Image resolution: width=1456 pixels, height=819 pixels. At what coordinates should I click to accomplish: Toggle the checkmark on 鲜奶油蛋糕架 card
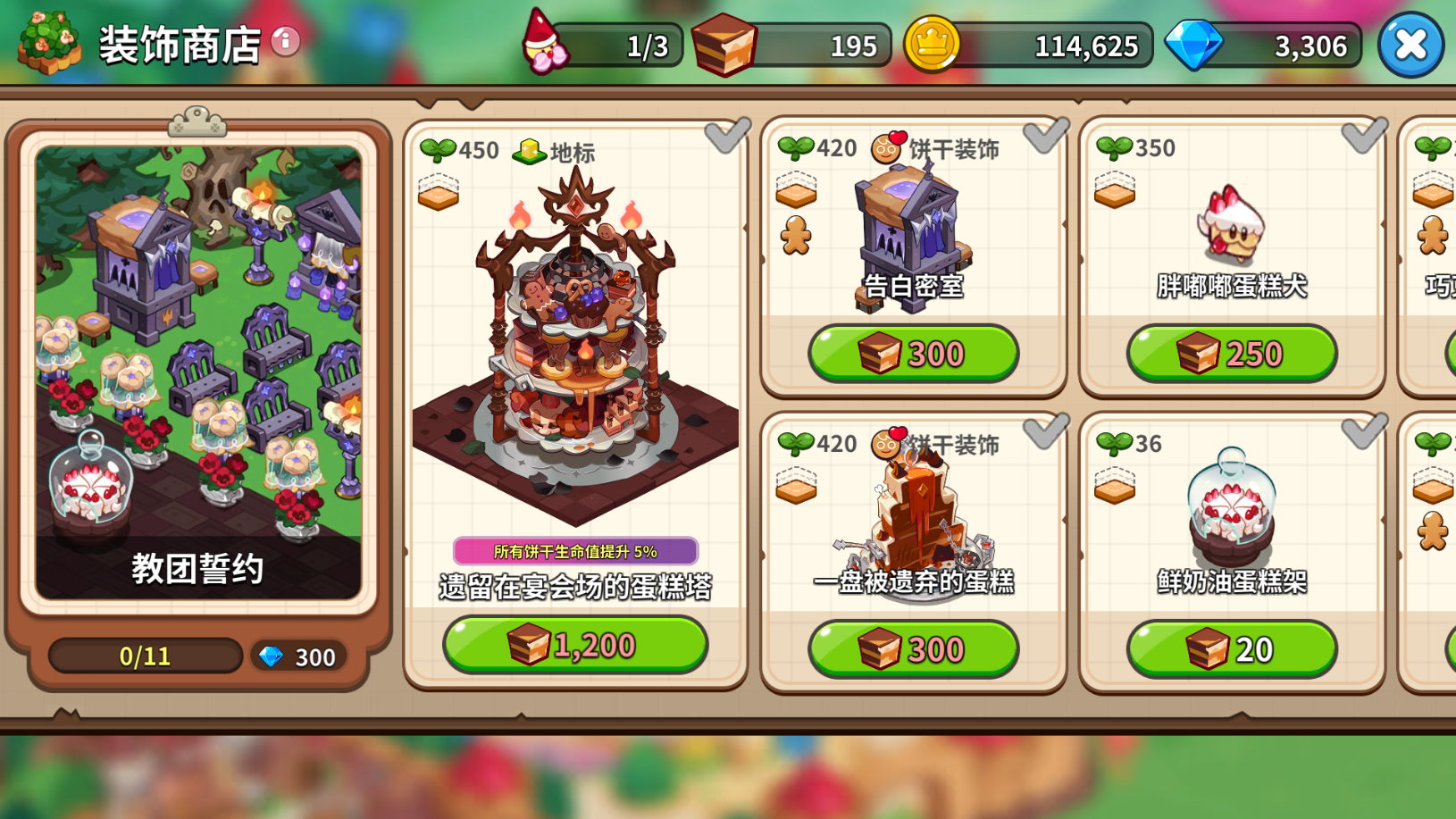click(1364, 430)
